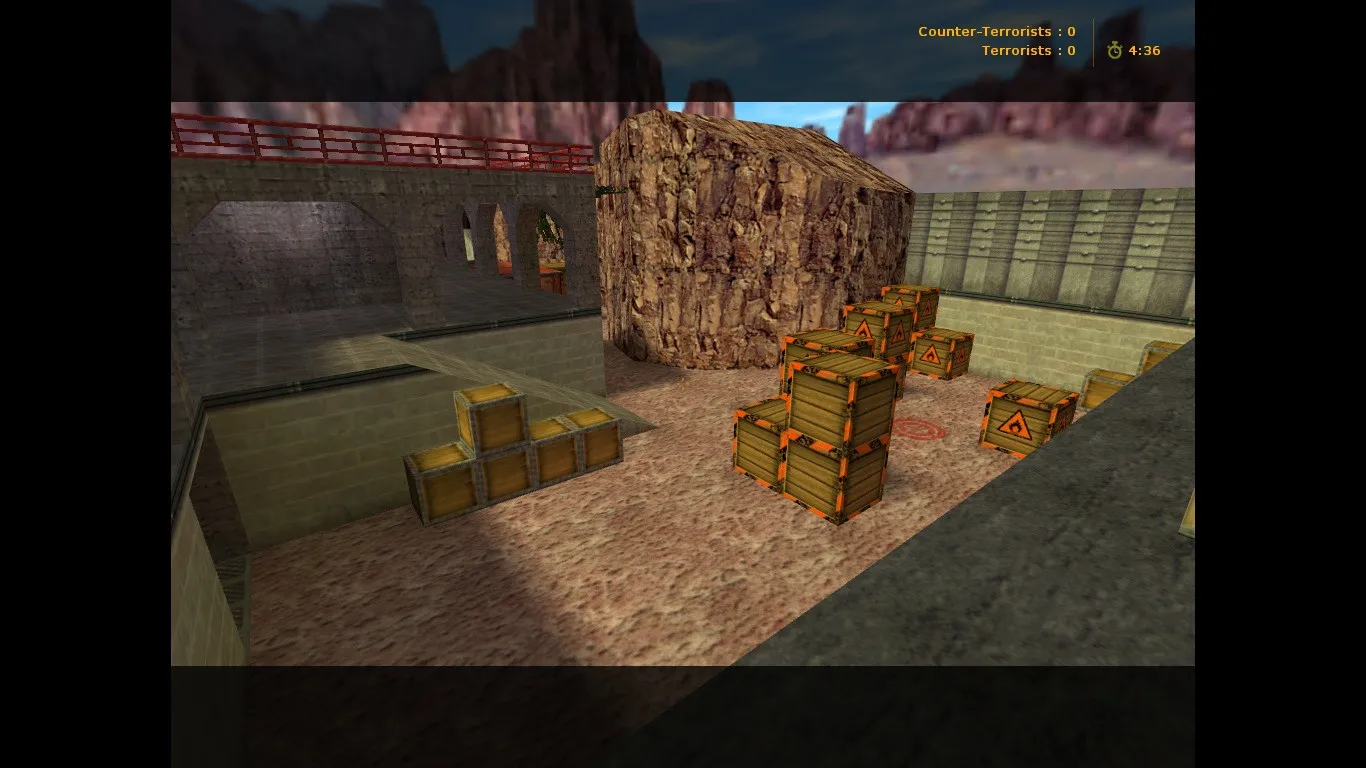Image resolution: width=1366 pixels, height=768 pixels.
Task: Click the flame icon on the small cube crate
Action: coord(930,356)
